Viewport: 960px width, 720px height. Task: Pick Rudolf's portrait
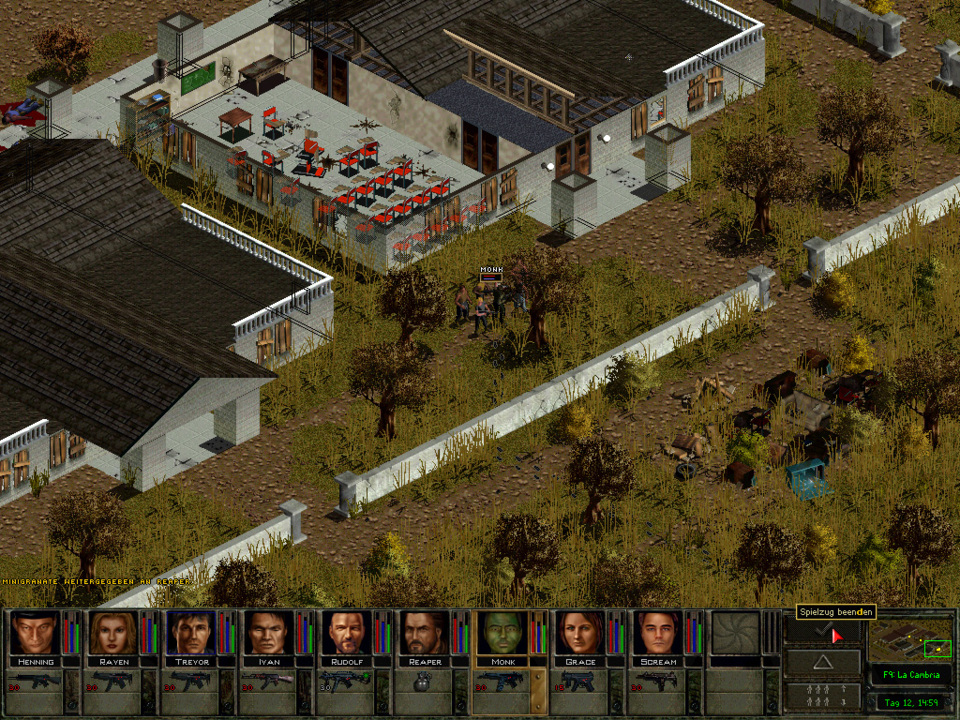click(x=346, y=633)
